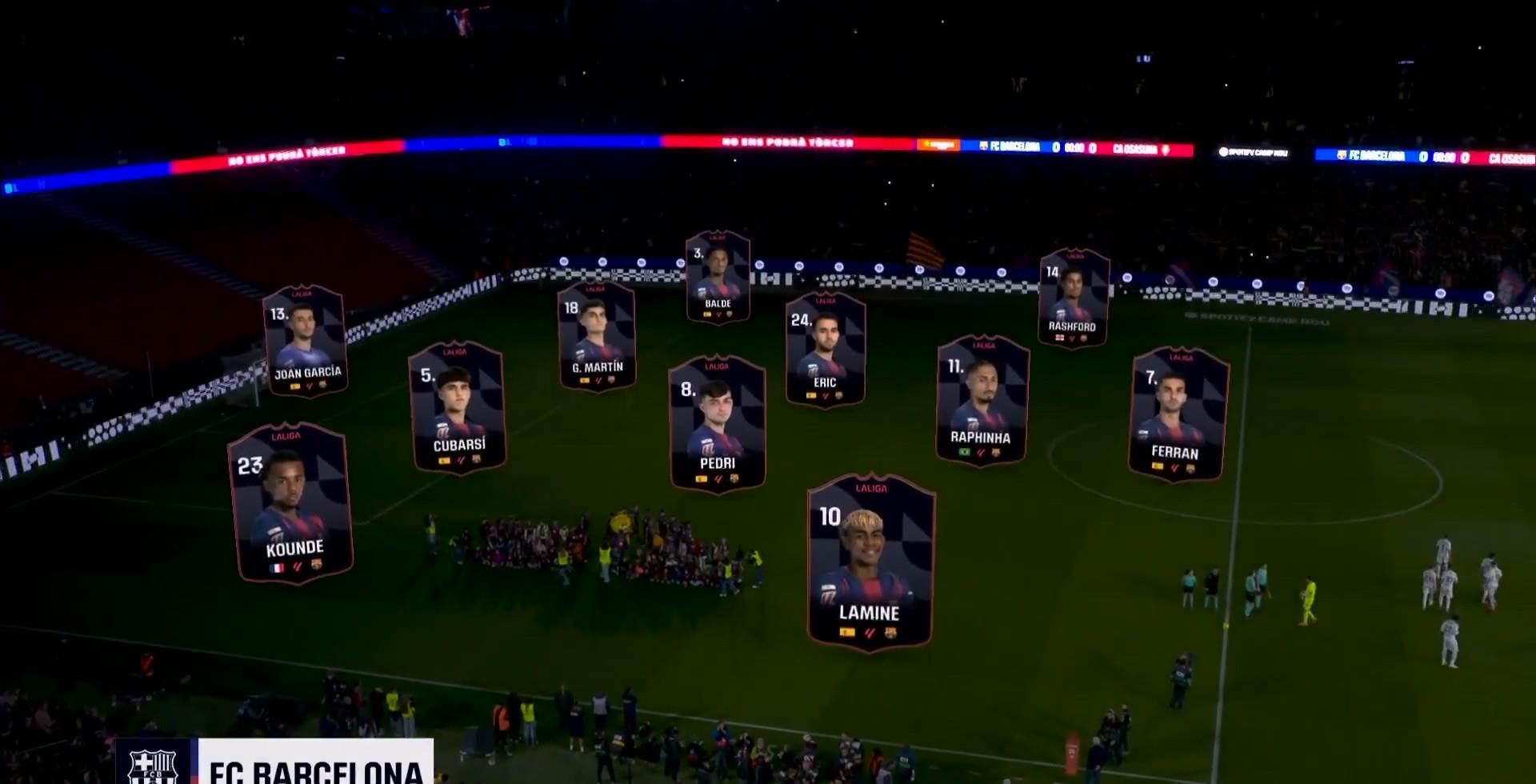Select Raphinha's number 11 card
This screenshot has width=1536, height=784.
click(982, 400)
